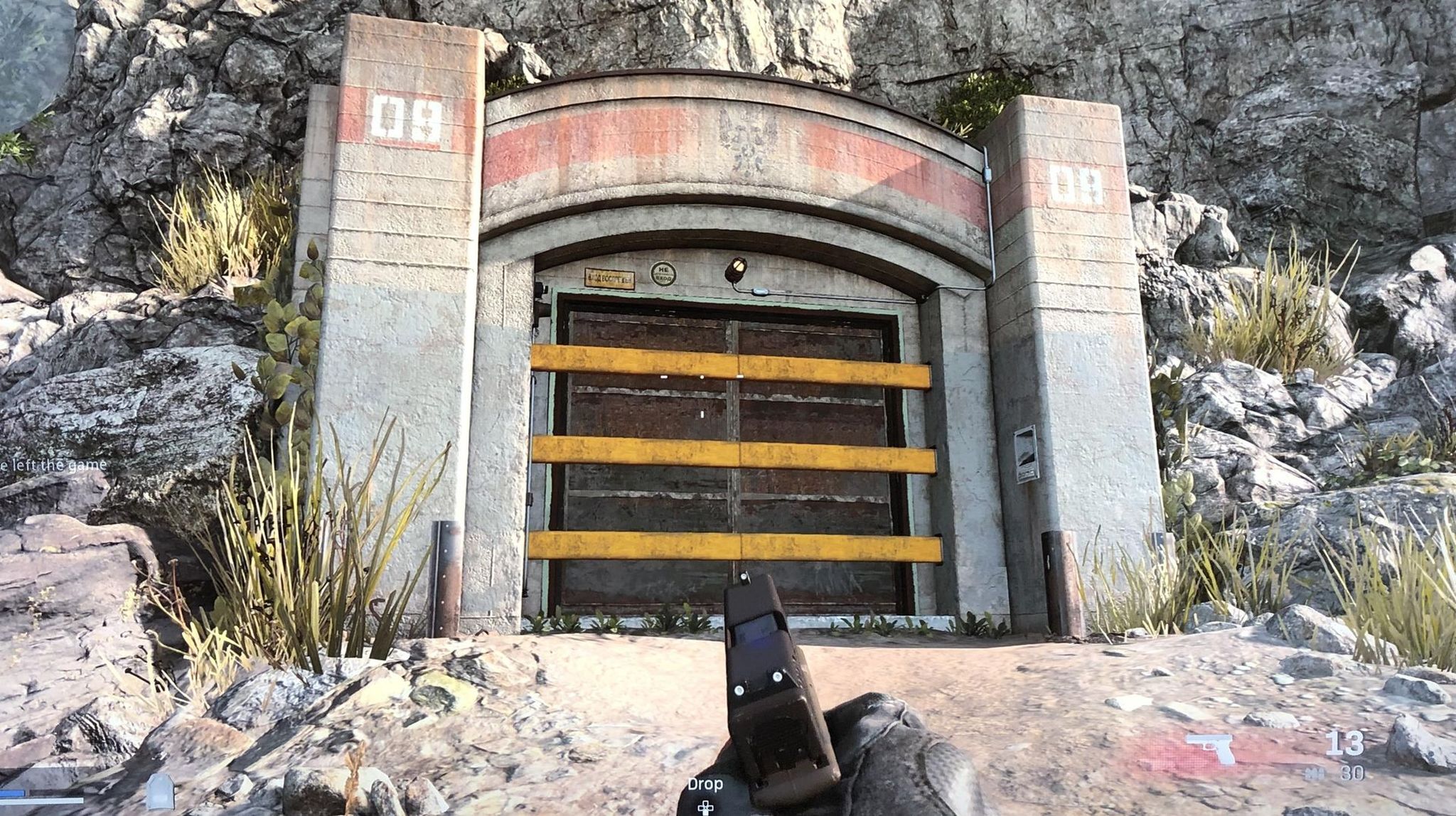The height and width of the screenshot is (816, 1456).
Task: Click the electrical junction box beside the lamp
Action: pyautogui.click(x=760, y=291)
